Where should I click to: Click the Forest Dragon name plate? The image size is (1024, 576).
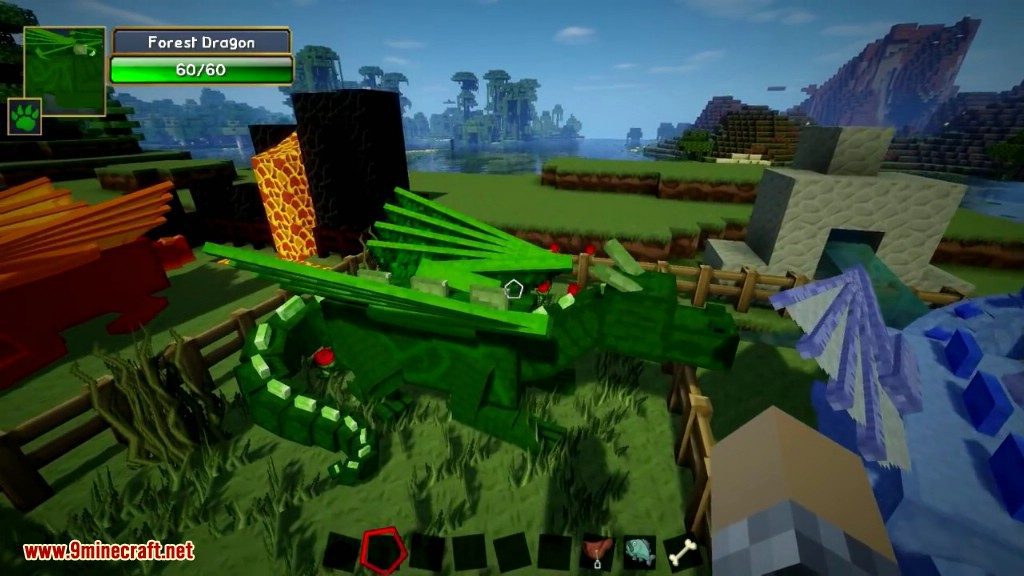tap(201, 42)
